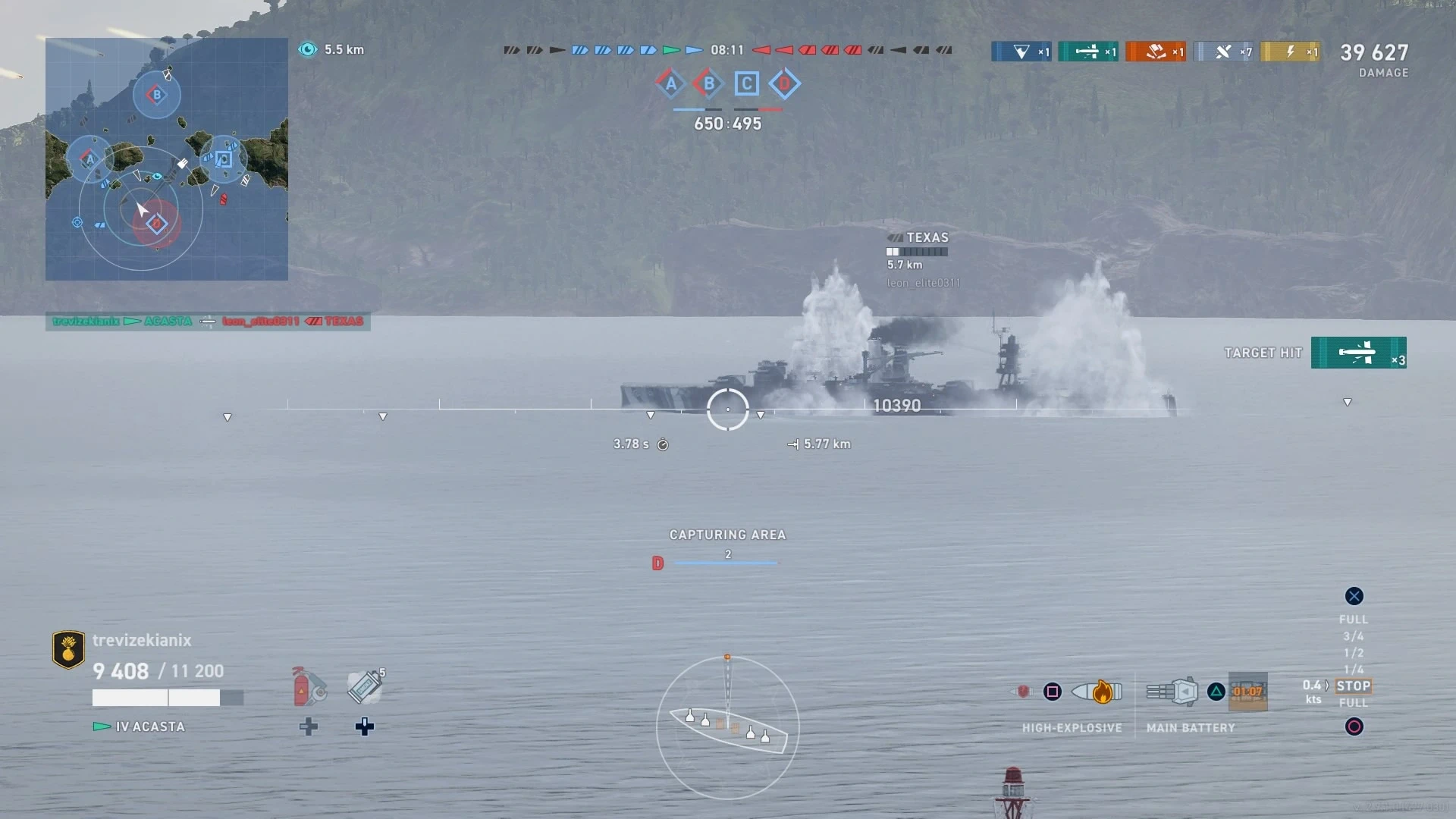Click the yellow lightning bolt ribbon
This screenshot has height=819, width=1456.
[x=1290, y=52]
